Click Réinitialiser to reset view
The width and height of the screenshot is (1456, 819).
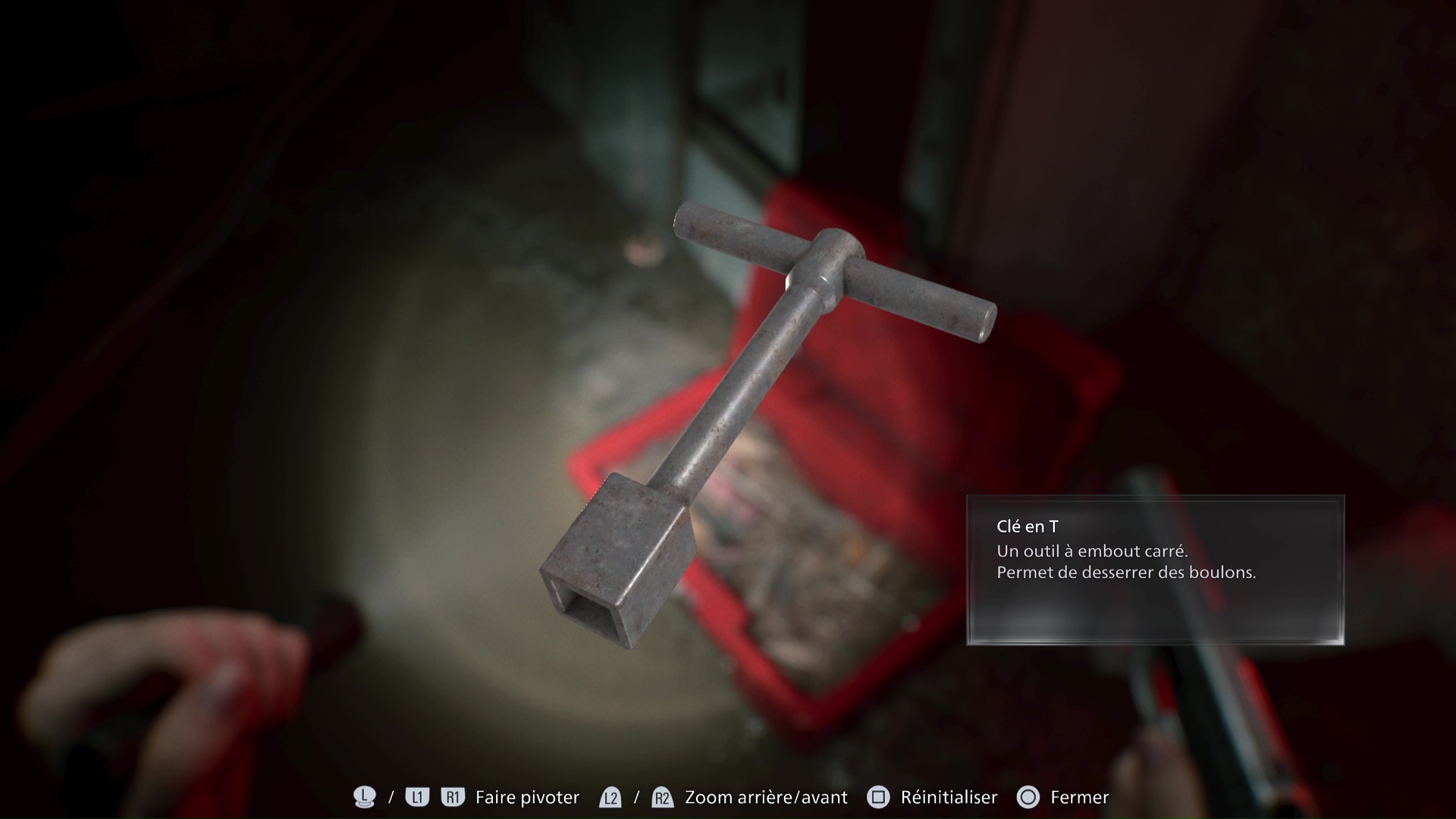(x=948, y=797)
